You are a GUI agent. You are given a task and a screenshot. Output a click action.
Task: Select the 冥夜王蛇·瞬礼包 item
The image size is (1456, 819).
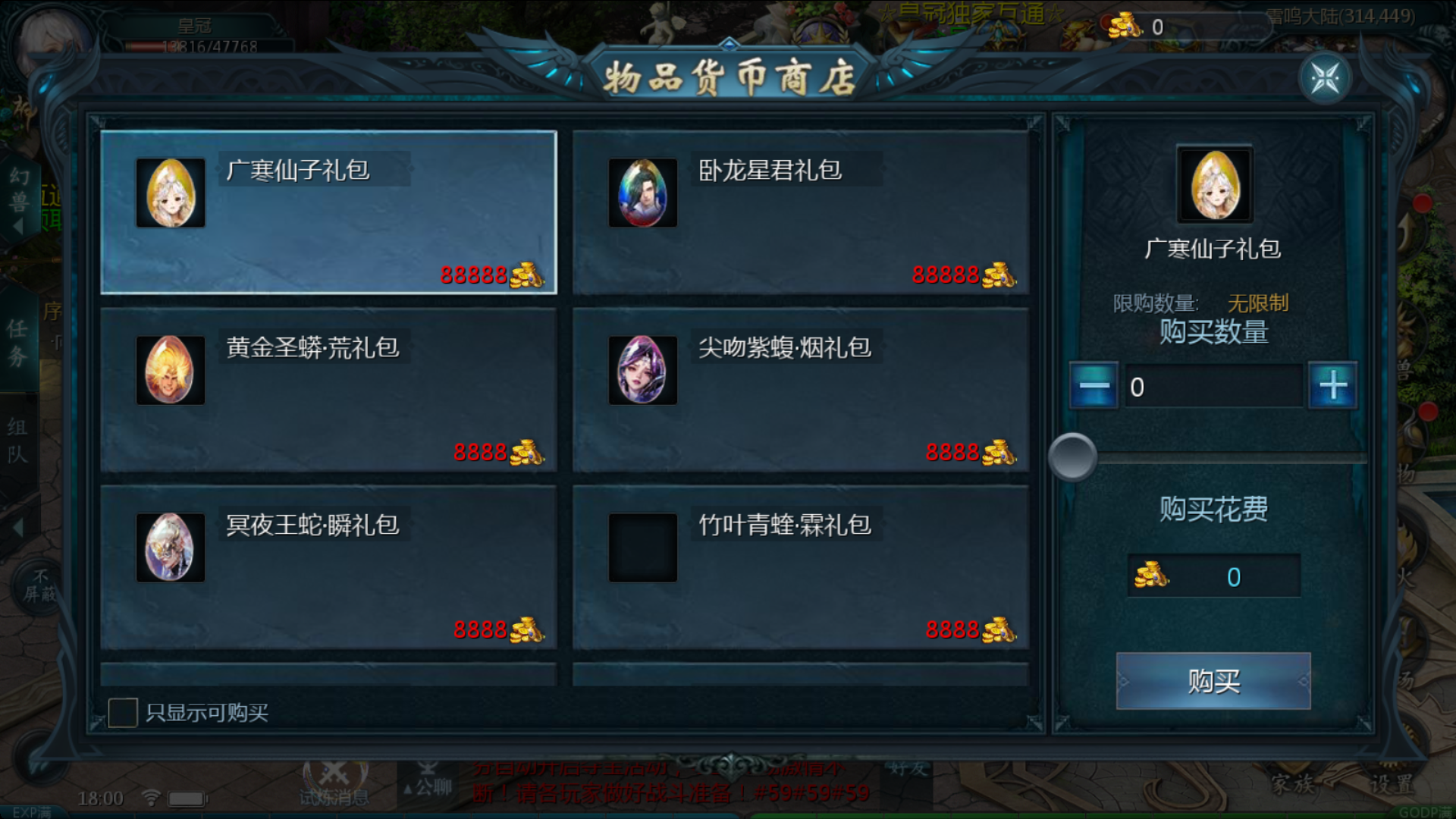click(x=328, y=567)
